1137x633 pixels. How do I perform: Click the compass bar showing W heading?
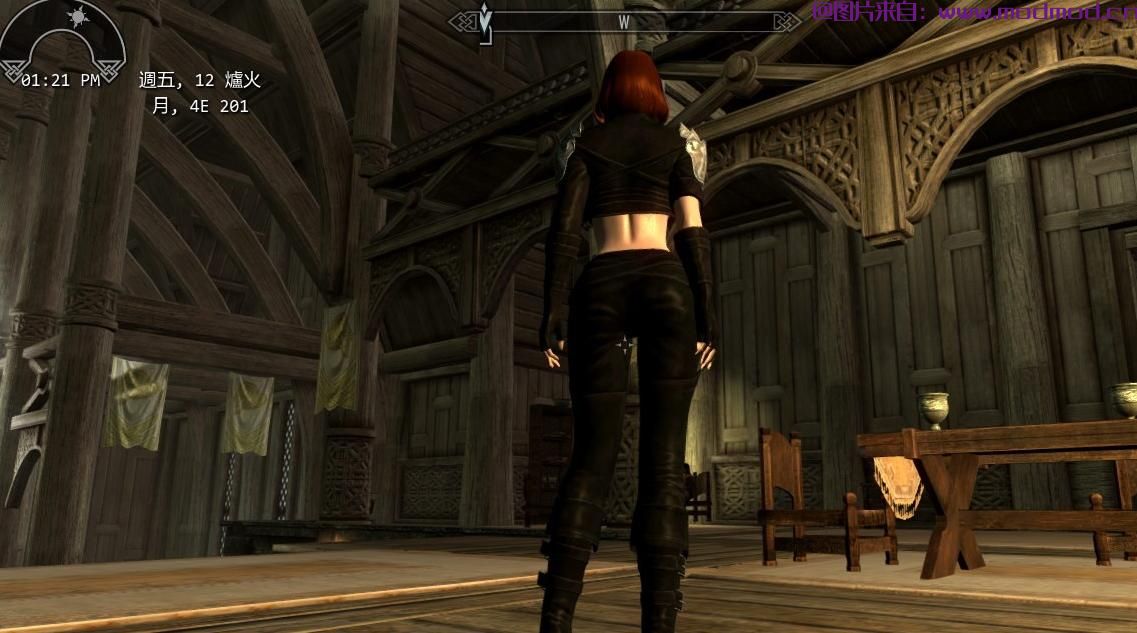coord(624,21)
